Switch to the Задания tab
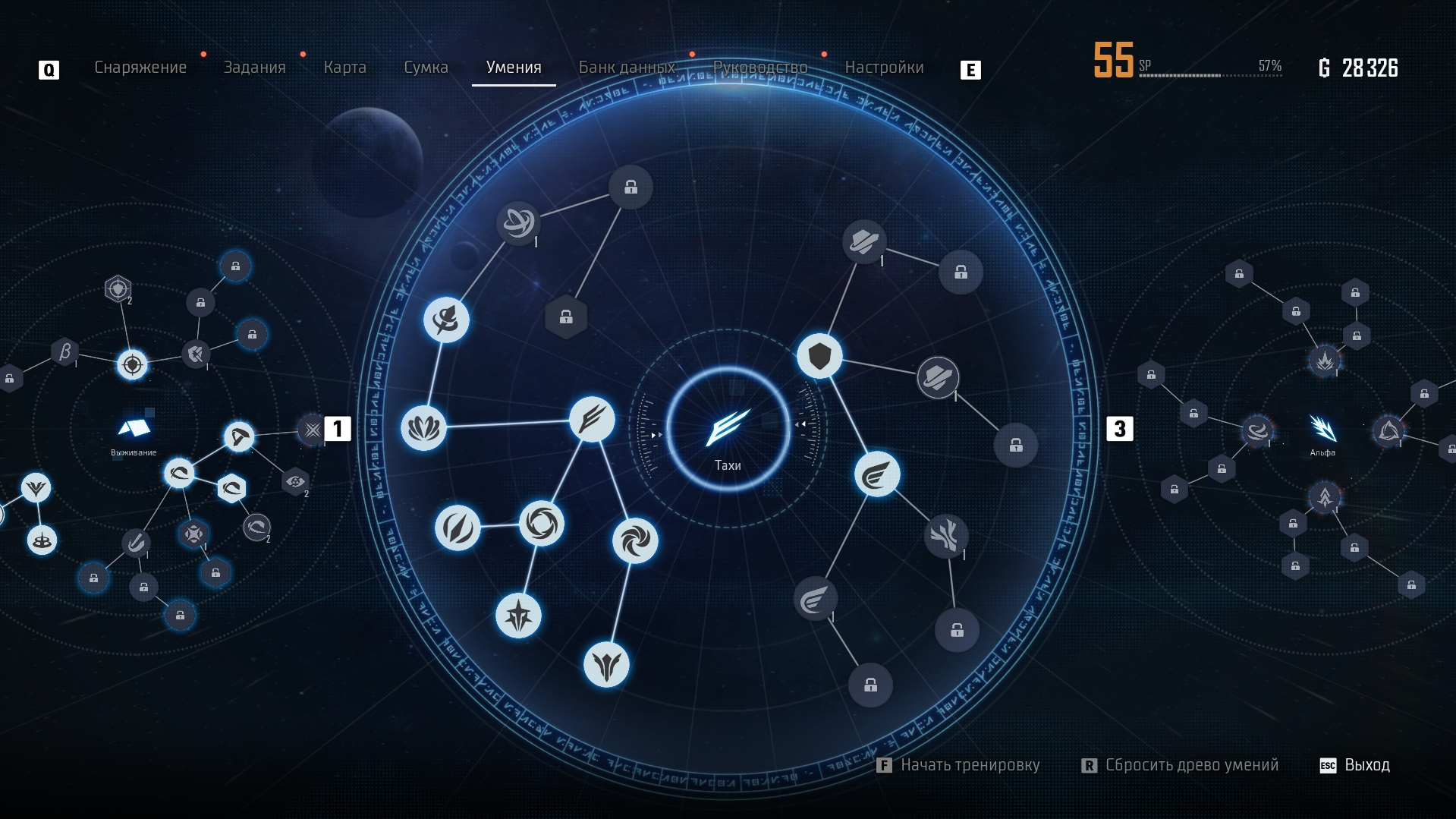The height and width of the screenshot is (819, 1456). (254, 68)
